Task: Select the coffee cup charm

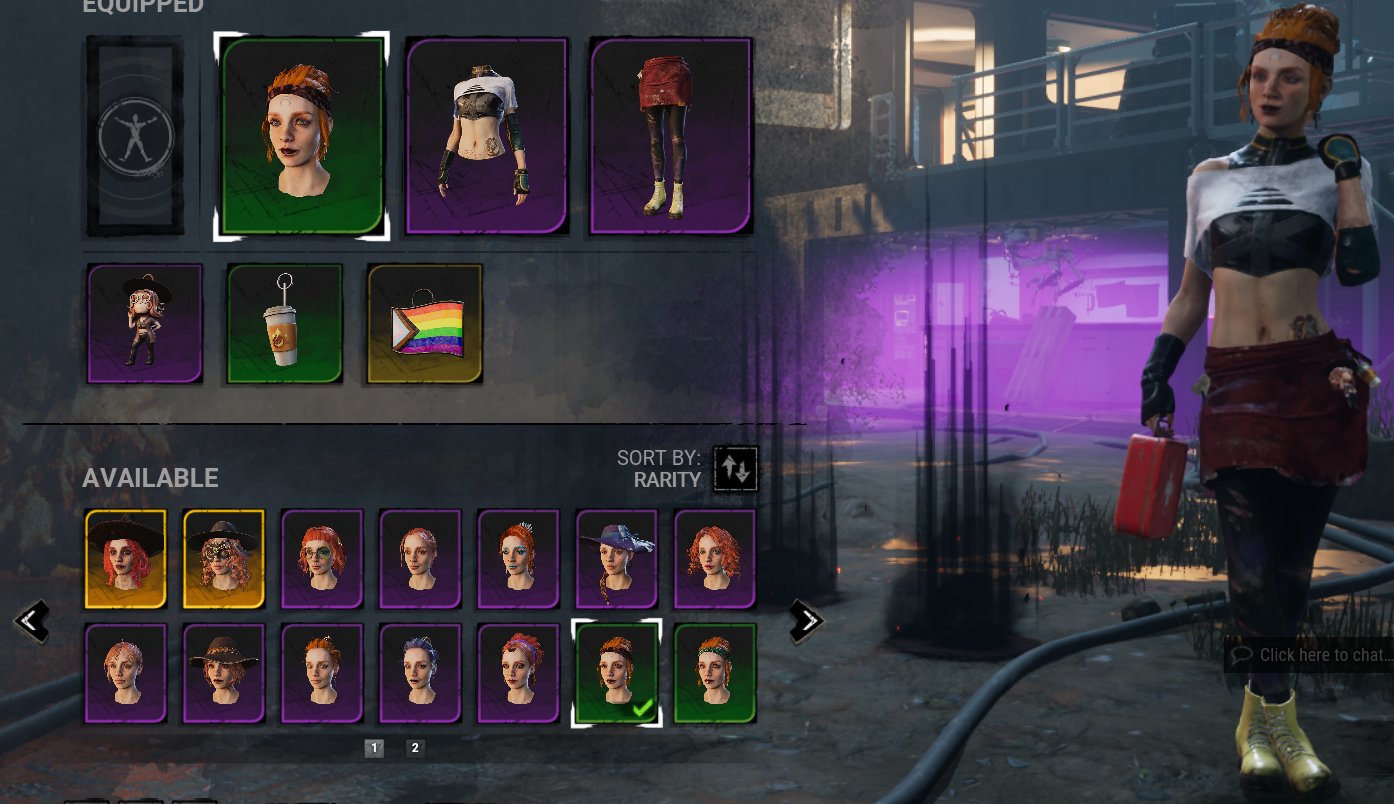Action: click(x=283, y=322)
